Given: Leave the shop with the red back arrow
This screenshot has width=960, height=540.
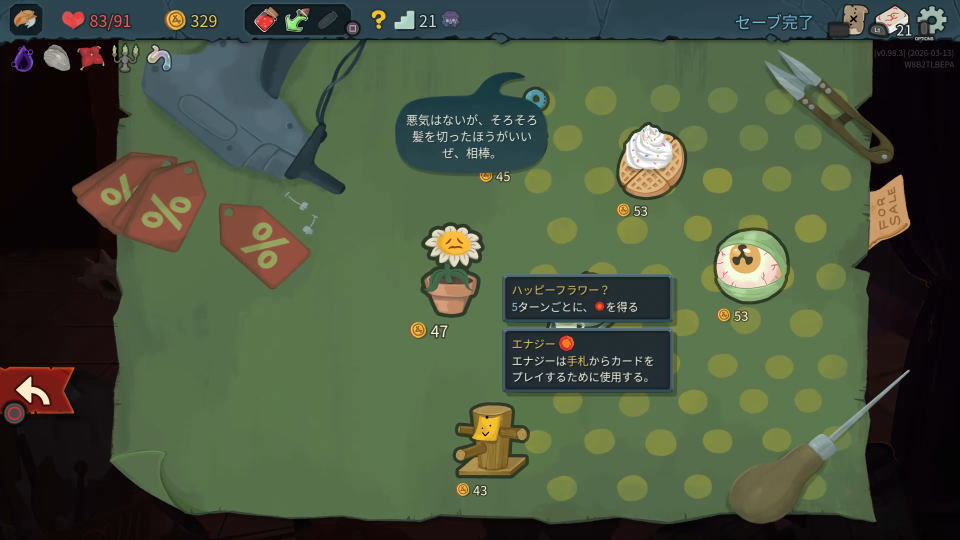Looking at the screenshot, I should tap(35, 391).
